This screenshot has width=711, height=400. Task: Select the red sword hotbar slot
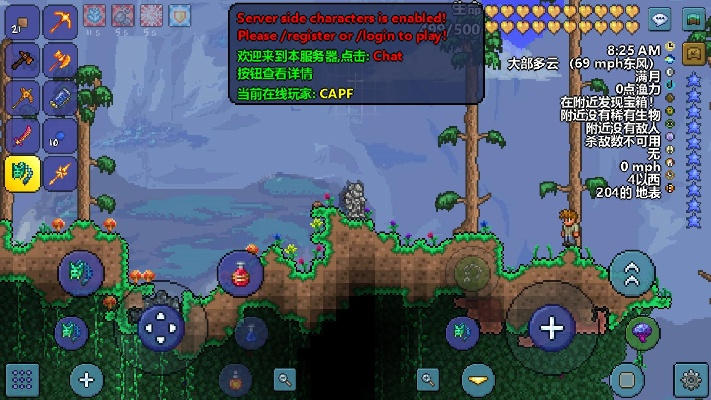point(23,135)
